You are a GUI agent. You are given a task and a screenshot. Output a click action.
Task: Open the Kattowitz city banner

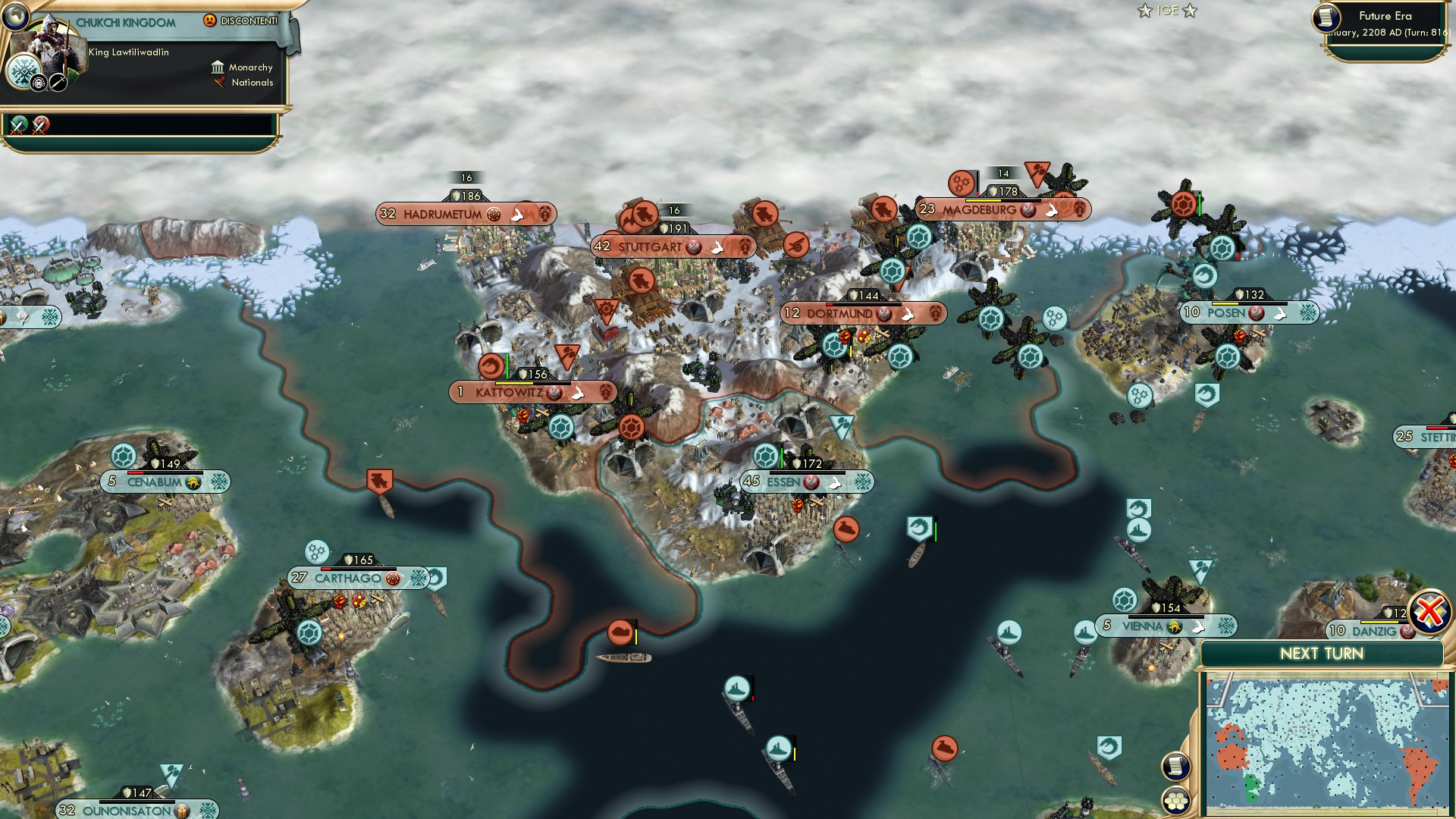(x=509, y=392)
